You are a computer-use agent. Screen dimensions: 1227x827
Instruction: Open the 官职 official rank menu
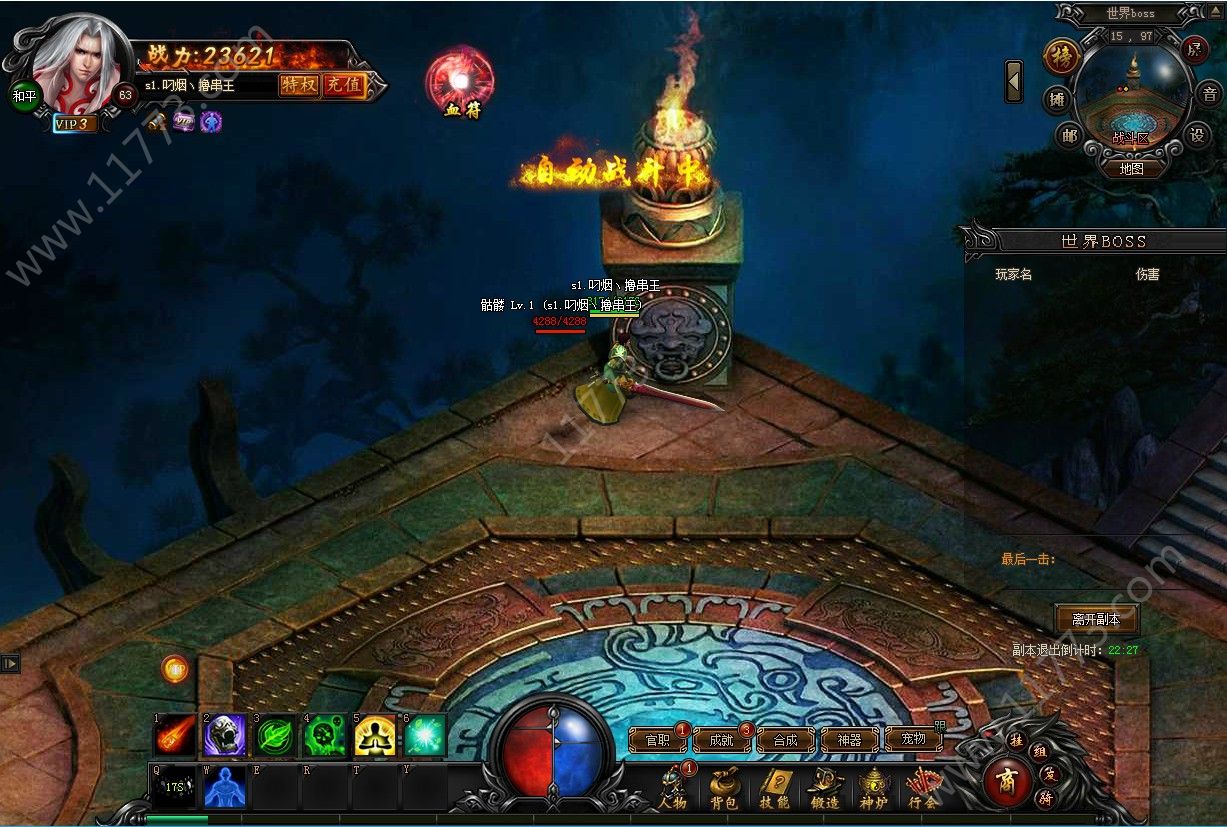pos(657,740)
